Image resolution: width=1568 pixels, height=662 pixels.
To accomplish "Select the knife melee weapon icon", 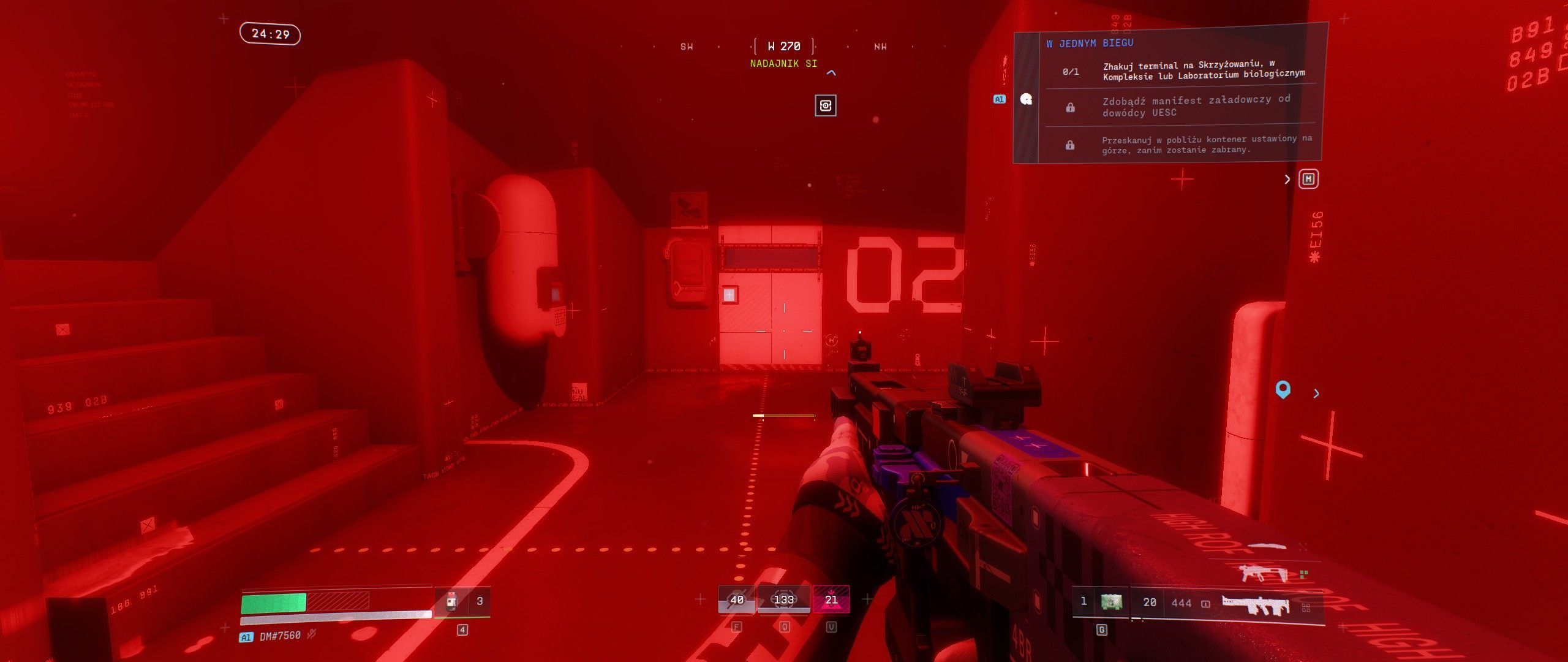I will (1267, 546).
